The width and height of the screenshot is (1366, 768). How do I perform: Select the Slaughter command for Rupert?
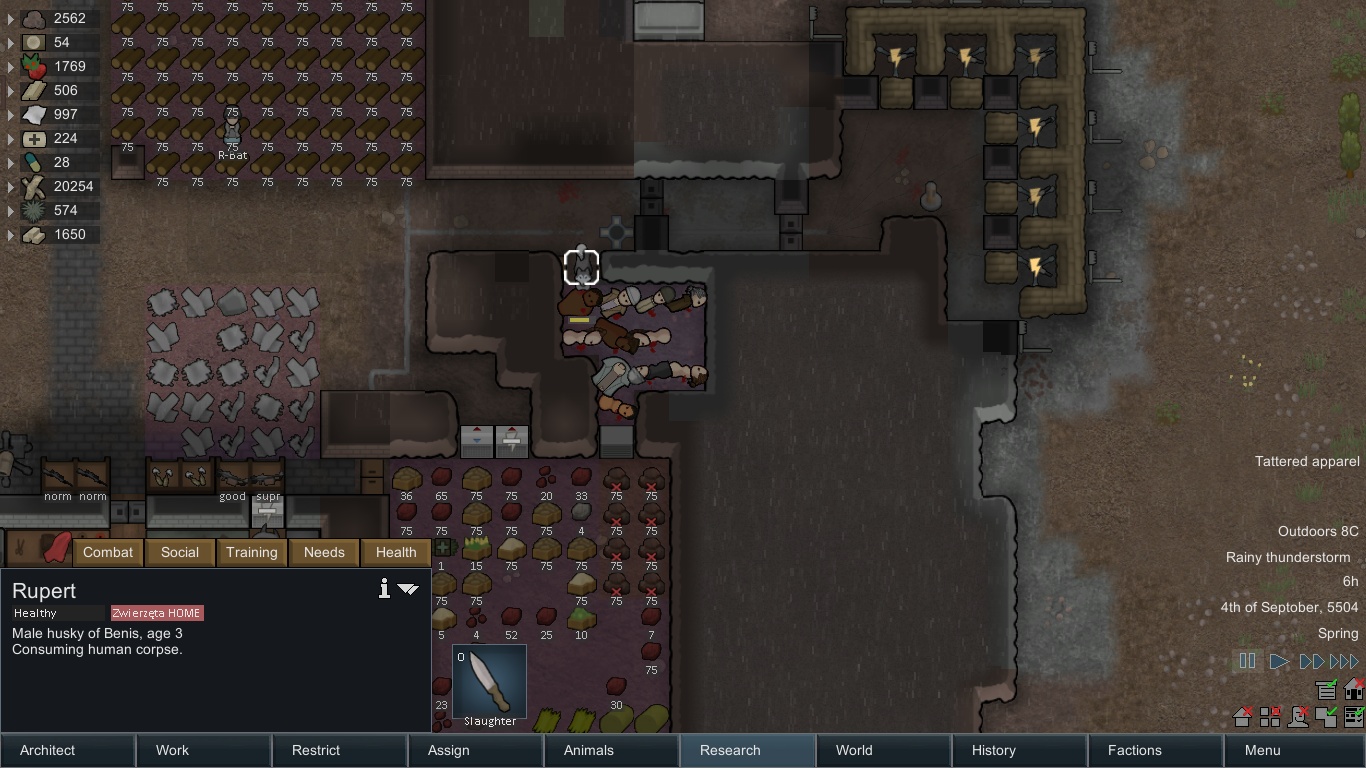click(488, 682)
